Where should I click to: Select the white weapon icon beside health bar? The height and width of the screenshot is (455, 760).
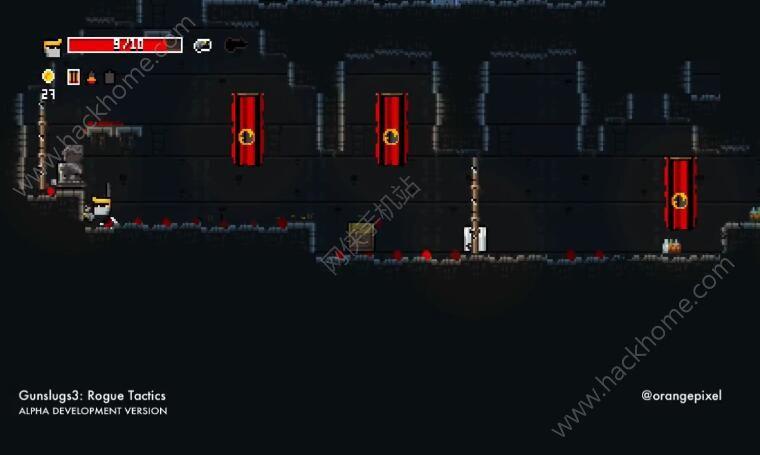[x=203, y=45]
